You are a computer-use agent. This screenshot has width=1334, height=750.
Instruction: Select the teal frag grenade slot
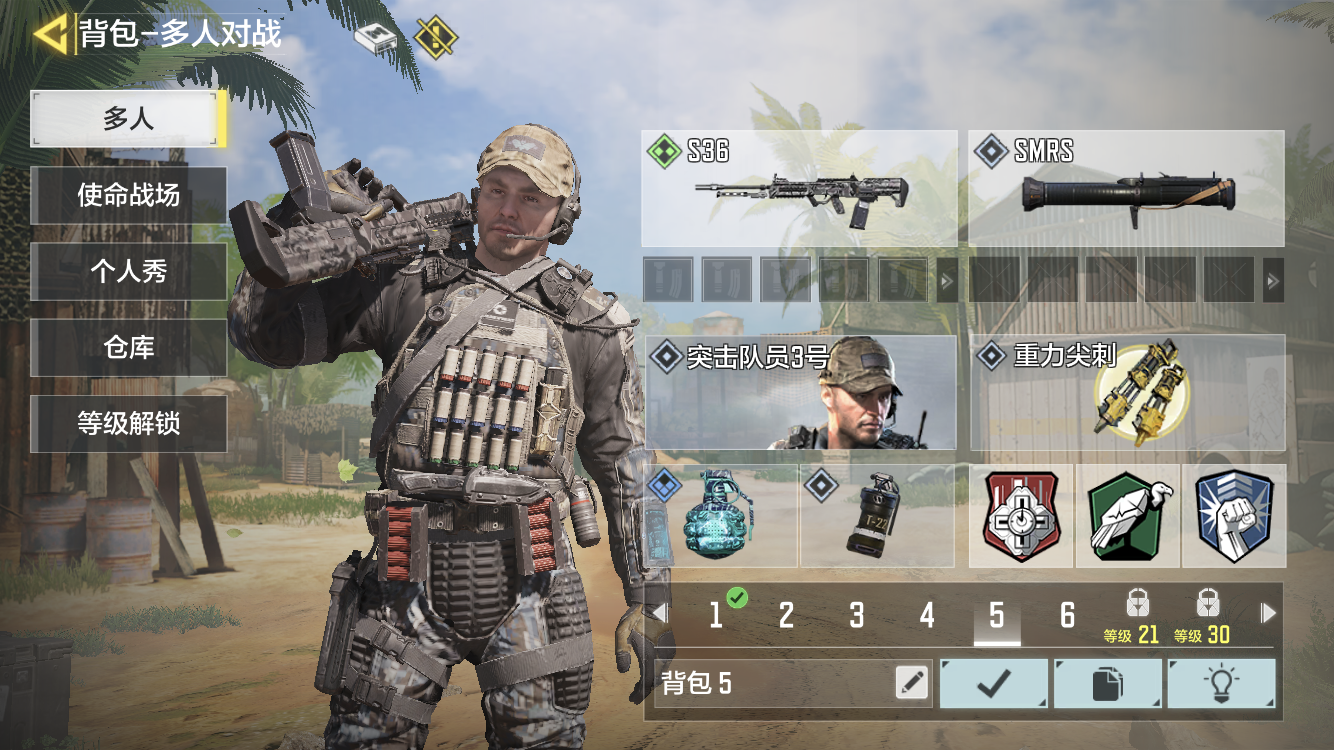722,516
